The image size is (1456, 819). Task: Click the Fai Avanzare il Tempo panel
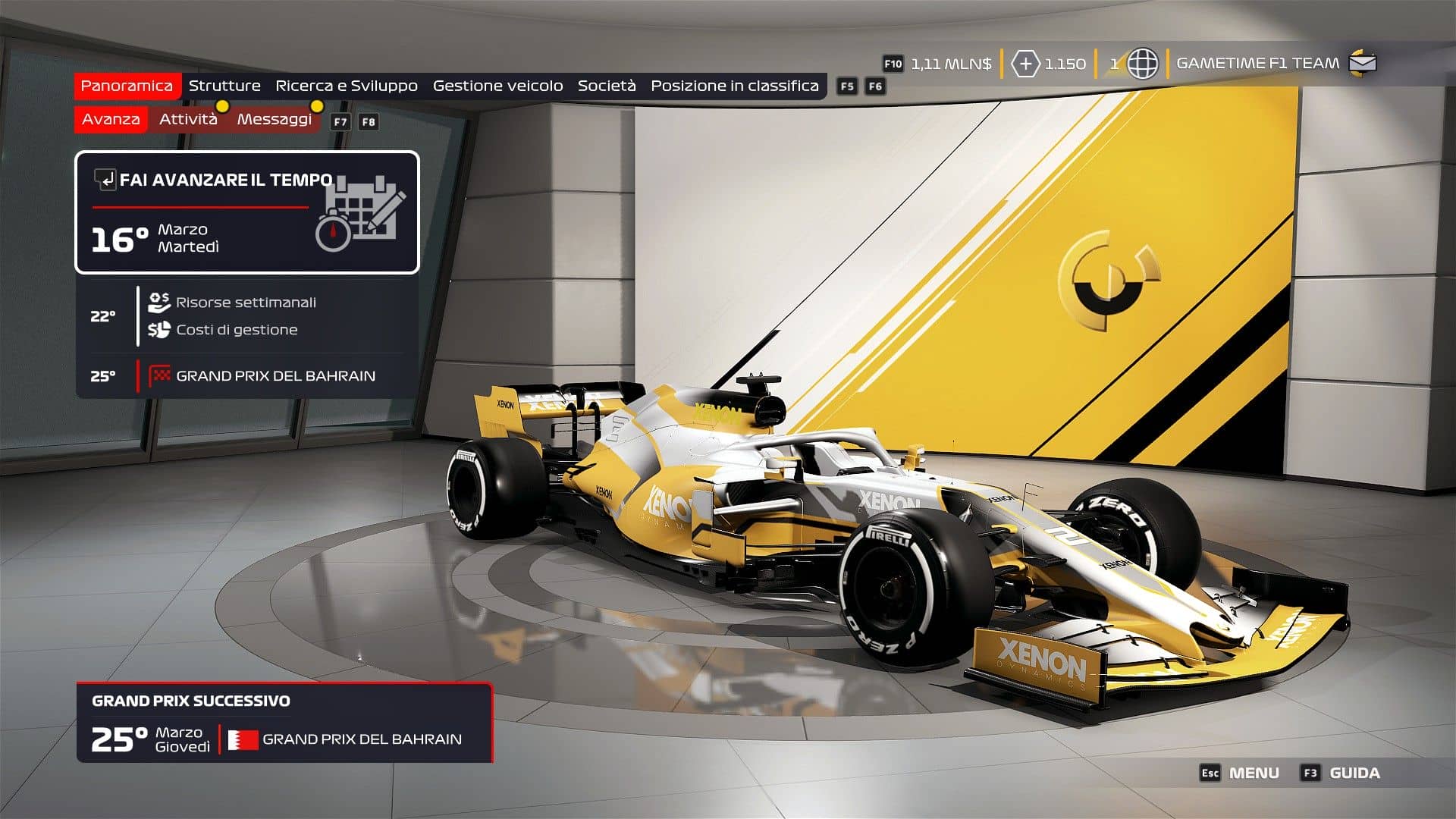[247, 212]
